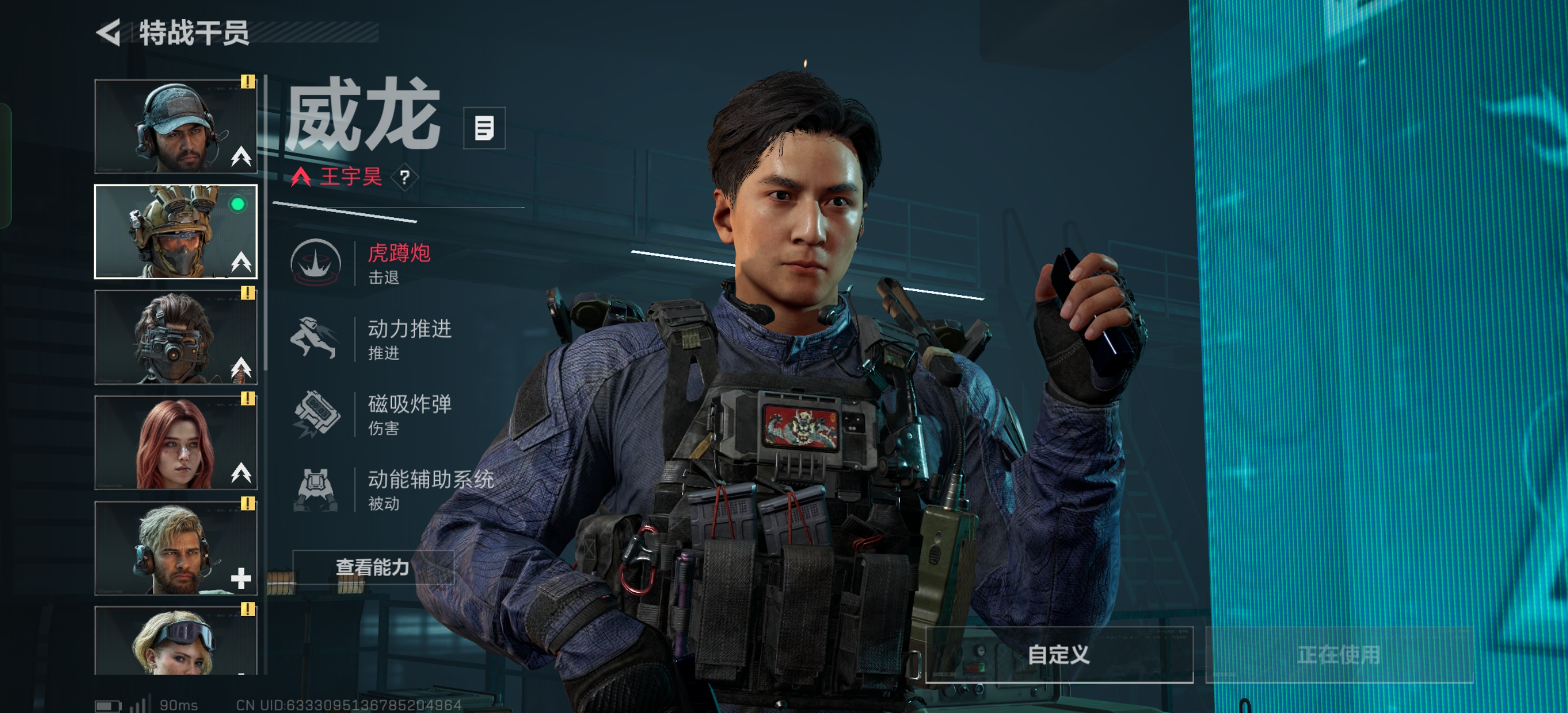The image size is (1568, 713).
Task: Select the helmeted operator with green dot
Action: click(x=176, y=232)
